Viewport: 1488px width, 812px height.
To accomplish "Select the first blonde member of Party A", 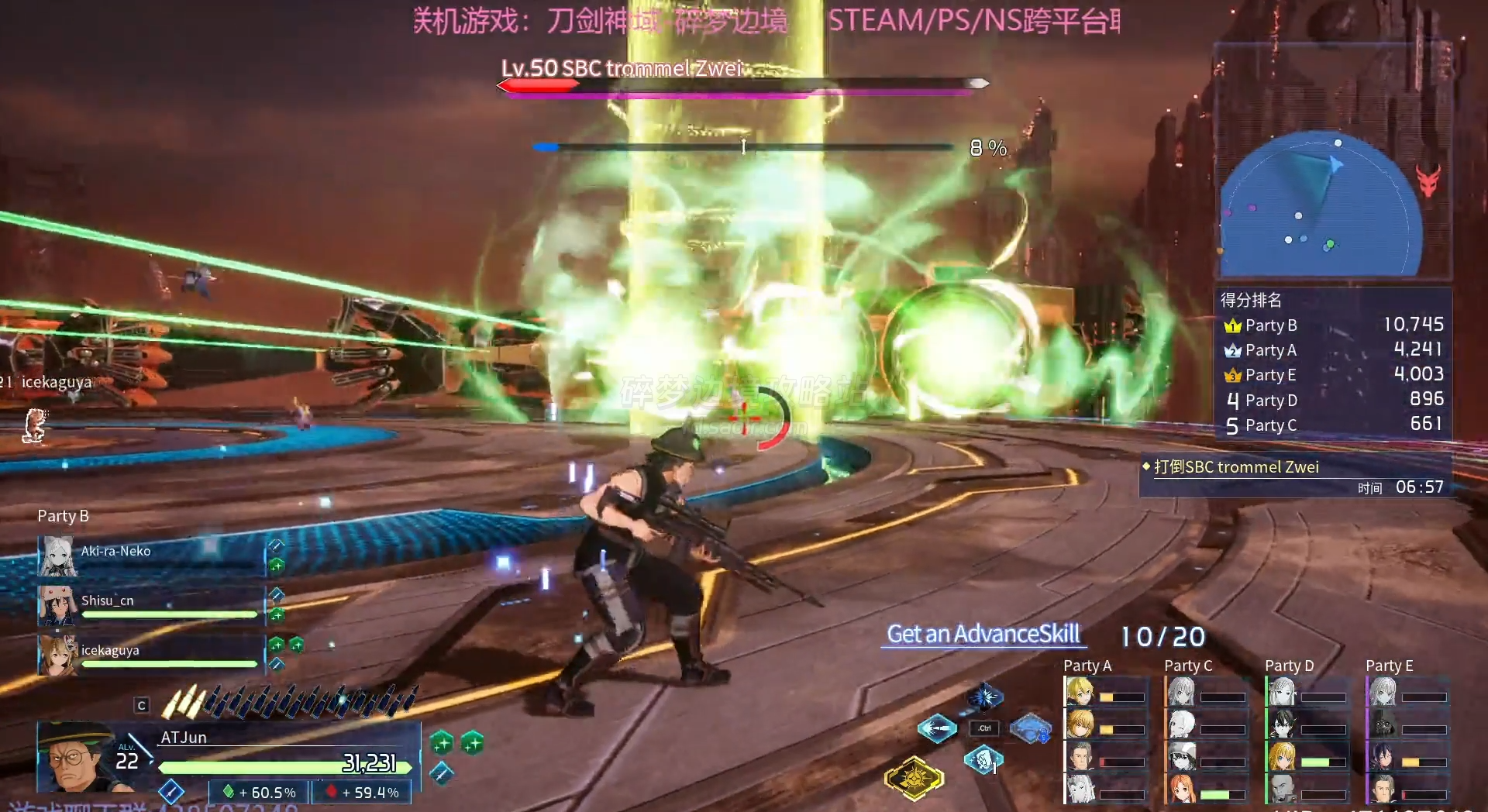I will coord(1081,692).
